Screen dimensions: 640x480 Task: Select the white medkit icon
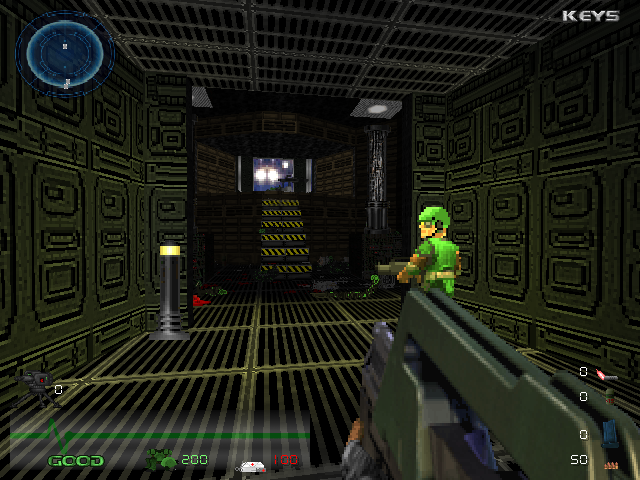[x=251, y=465]
